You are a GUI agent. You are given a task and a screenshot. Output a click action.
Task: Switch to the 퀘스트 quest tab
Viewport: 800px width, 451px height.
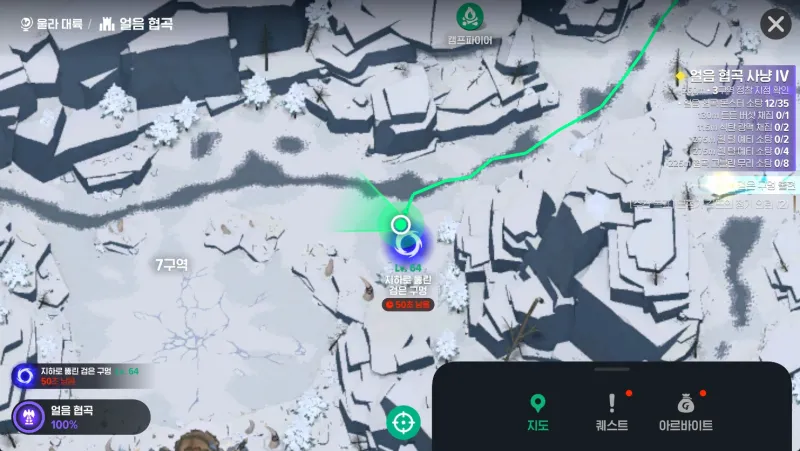pyautogui.click(x=612, y=412)
